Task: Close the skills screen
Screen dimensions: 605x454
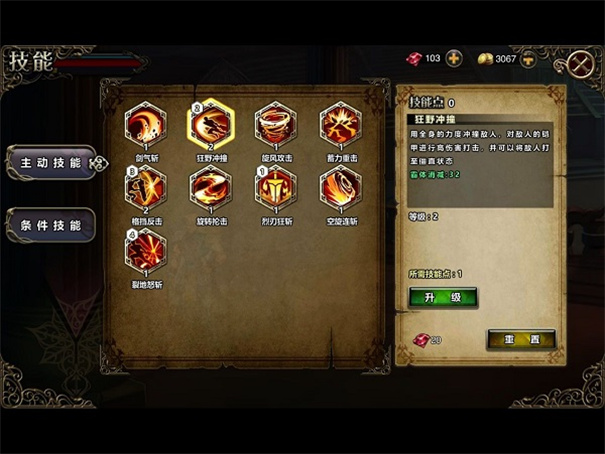Action: 580,62
